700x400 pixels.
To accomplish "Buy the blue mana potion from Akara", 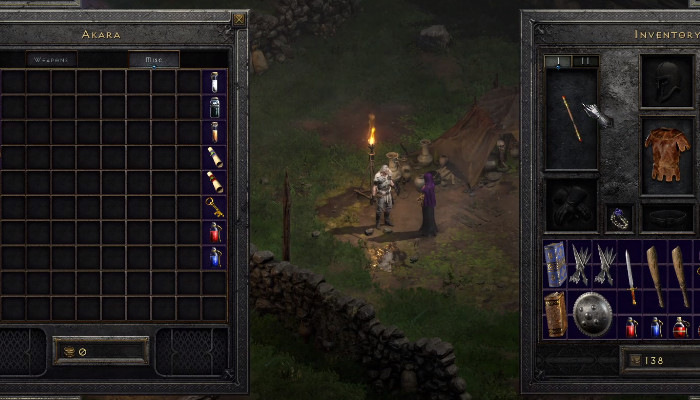I will point(214,257).
